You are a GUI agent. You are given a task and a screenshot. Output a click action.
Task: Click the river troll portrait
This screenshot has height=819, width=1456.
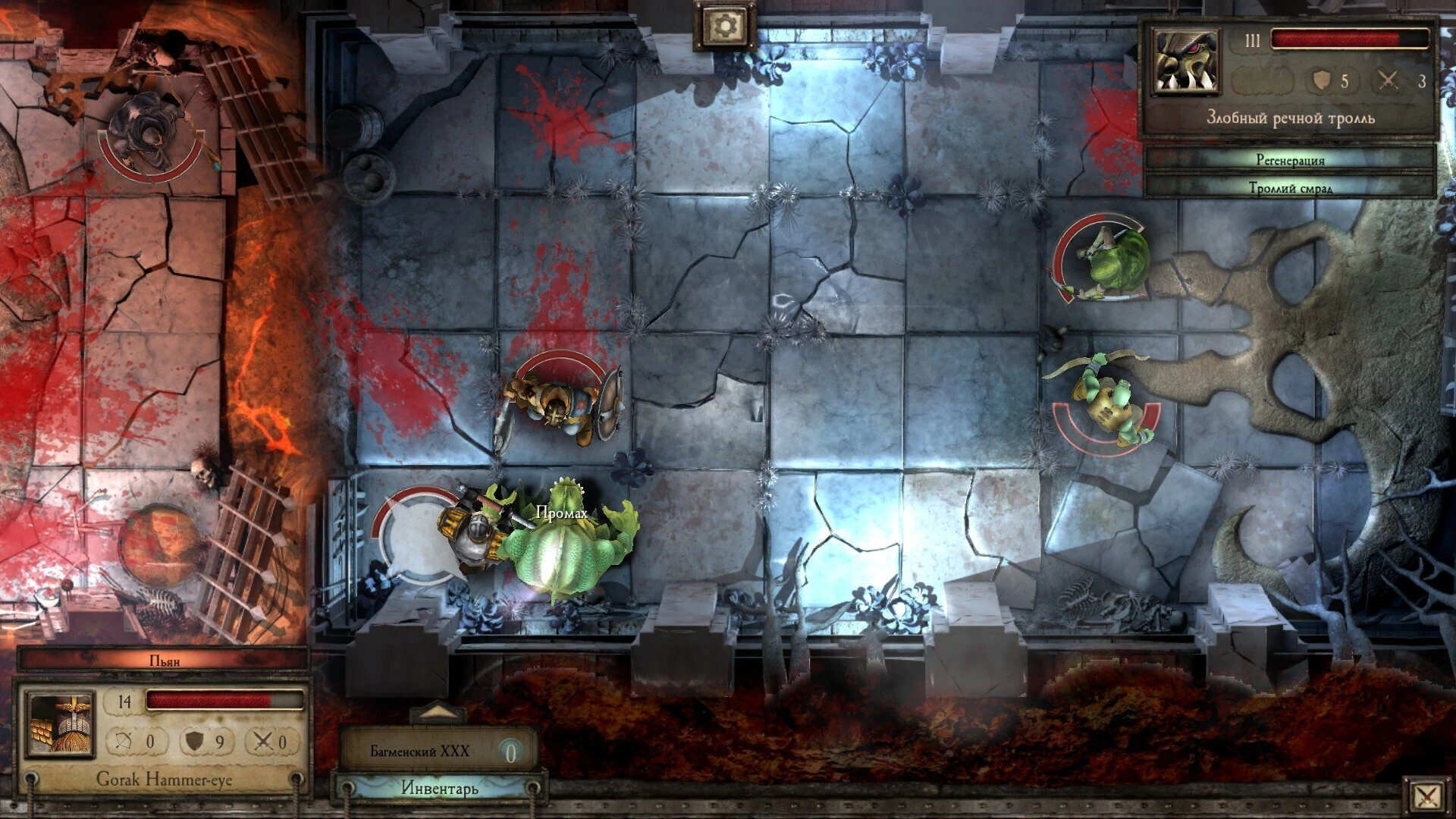1186,62
